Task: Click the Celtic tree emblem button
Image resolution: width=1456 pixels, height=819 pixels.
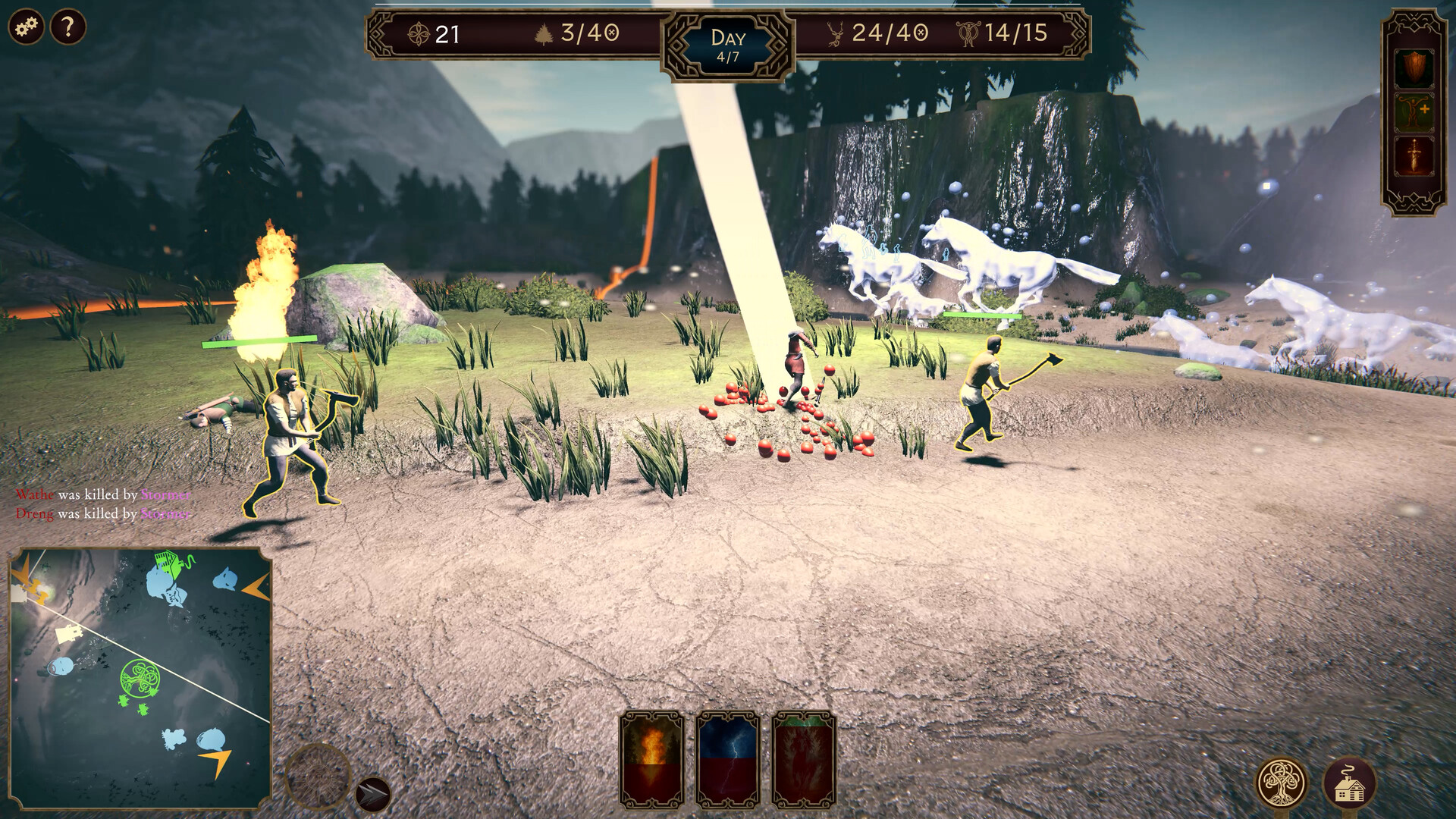Action: [1282, 784]
